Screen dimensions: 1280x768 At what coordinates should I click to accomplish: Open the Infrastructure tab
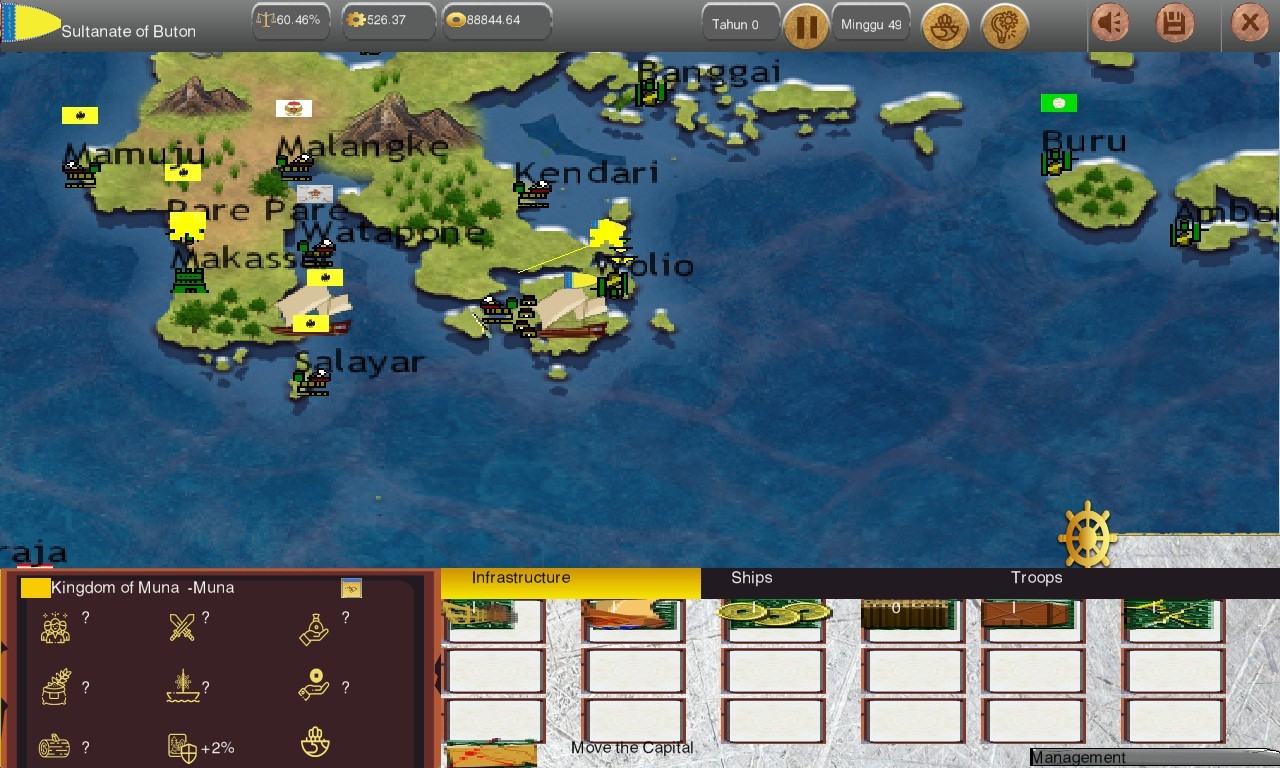point(520,577)
